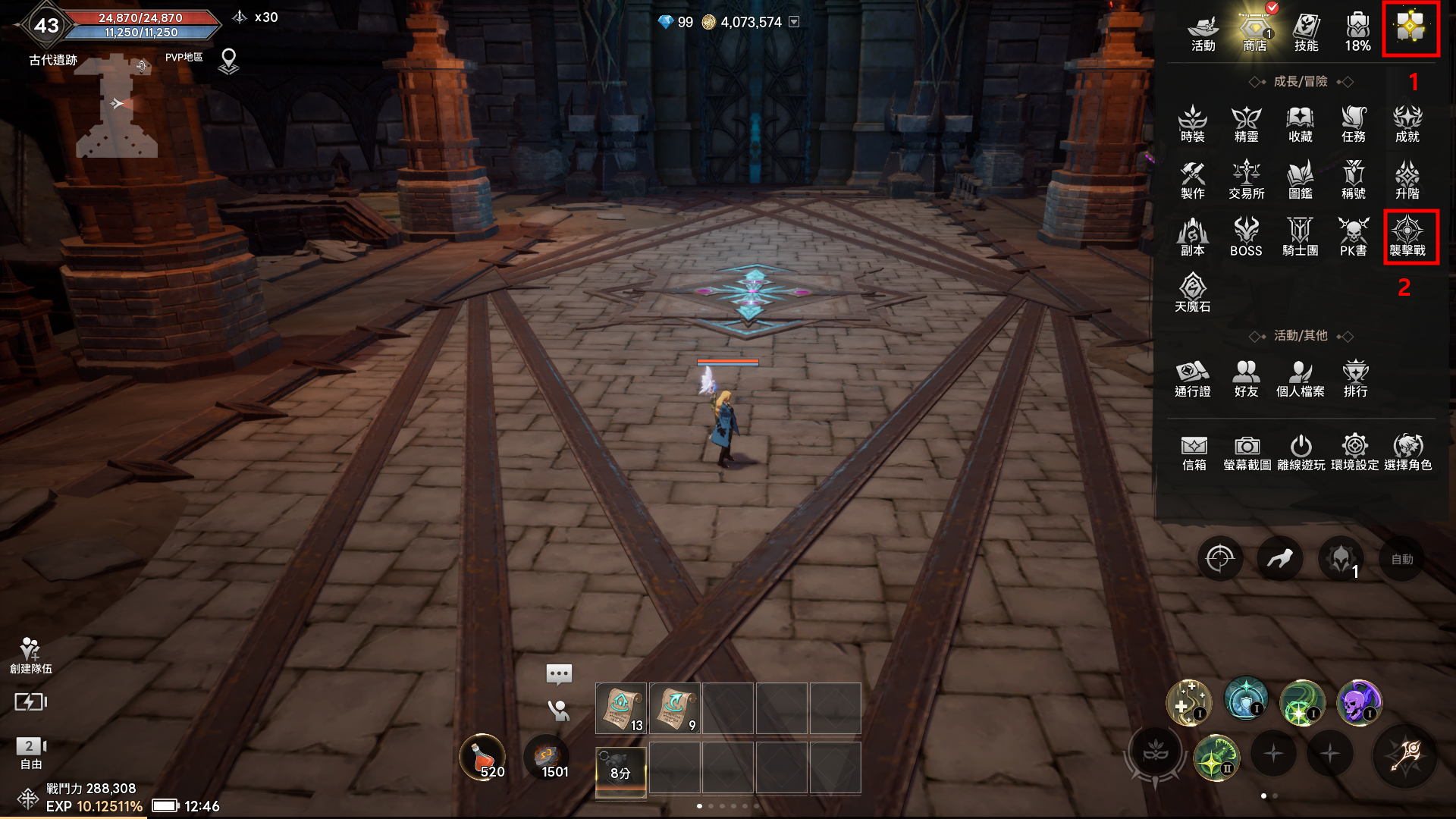Open the 信箱 mailbox
1456x819 pixels.
click(1194, 452)
